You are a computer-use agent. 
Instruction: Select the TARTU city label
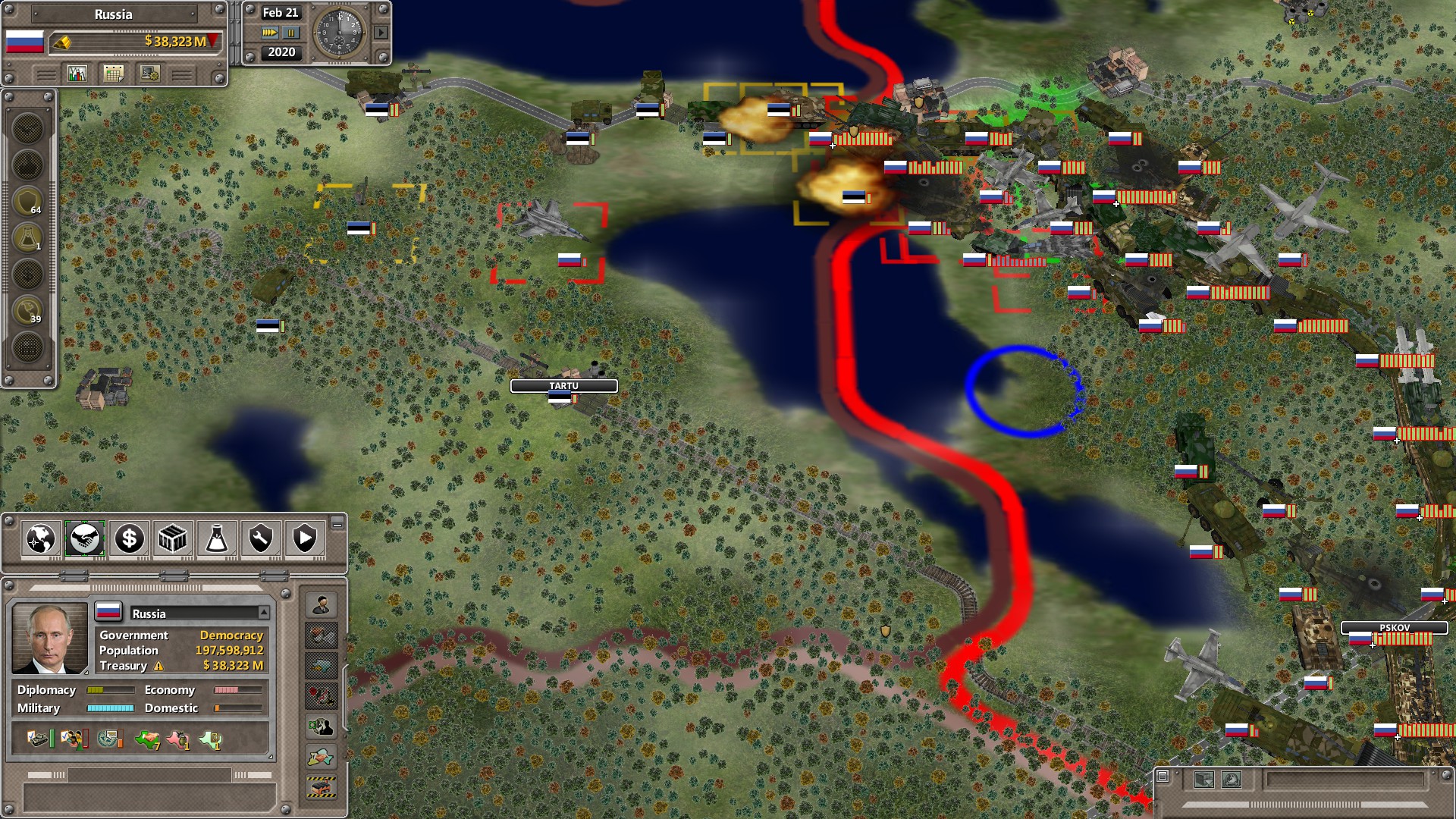click(x=564, y=386)
